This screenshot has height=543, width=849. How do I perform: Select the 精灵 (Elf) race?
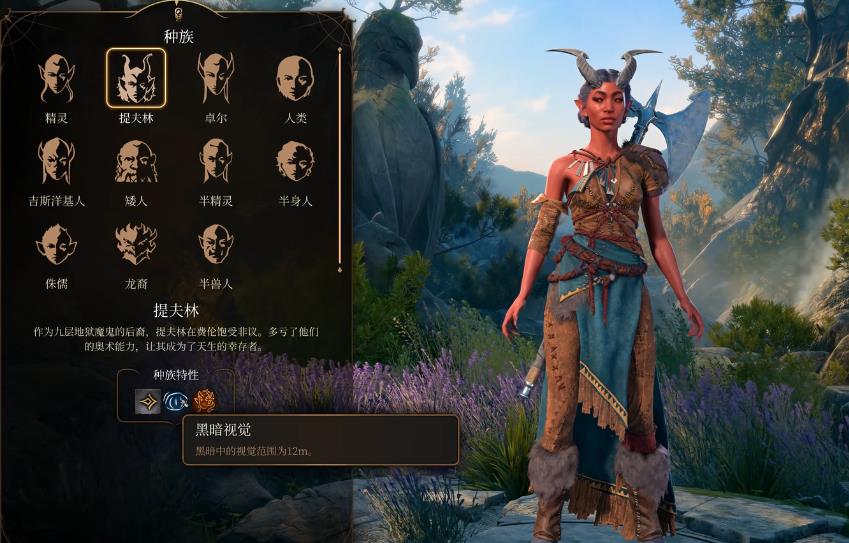coord(56,78)
